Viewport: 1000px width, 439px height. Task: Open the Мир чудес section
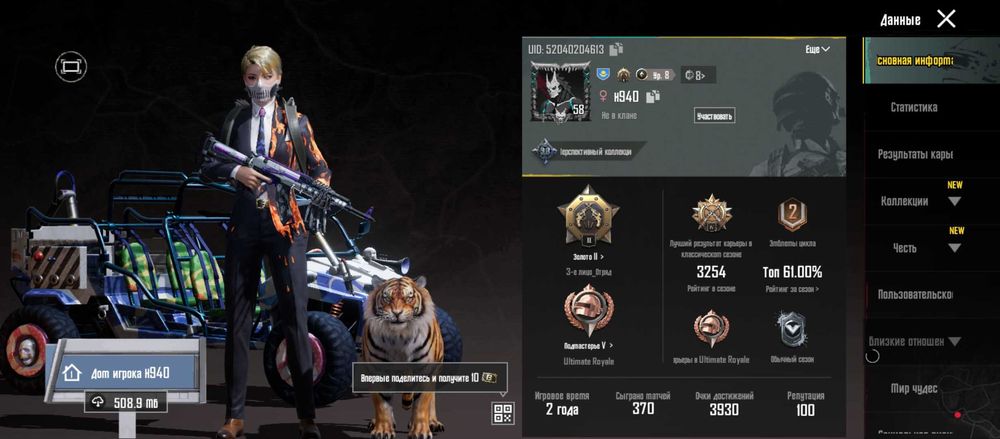coord(914,388)
